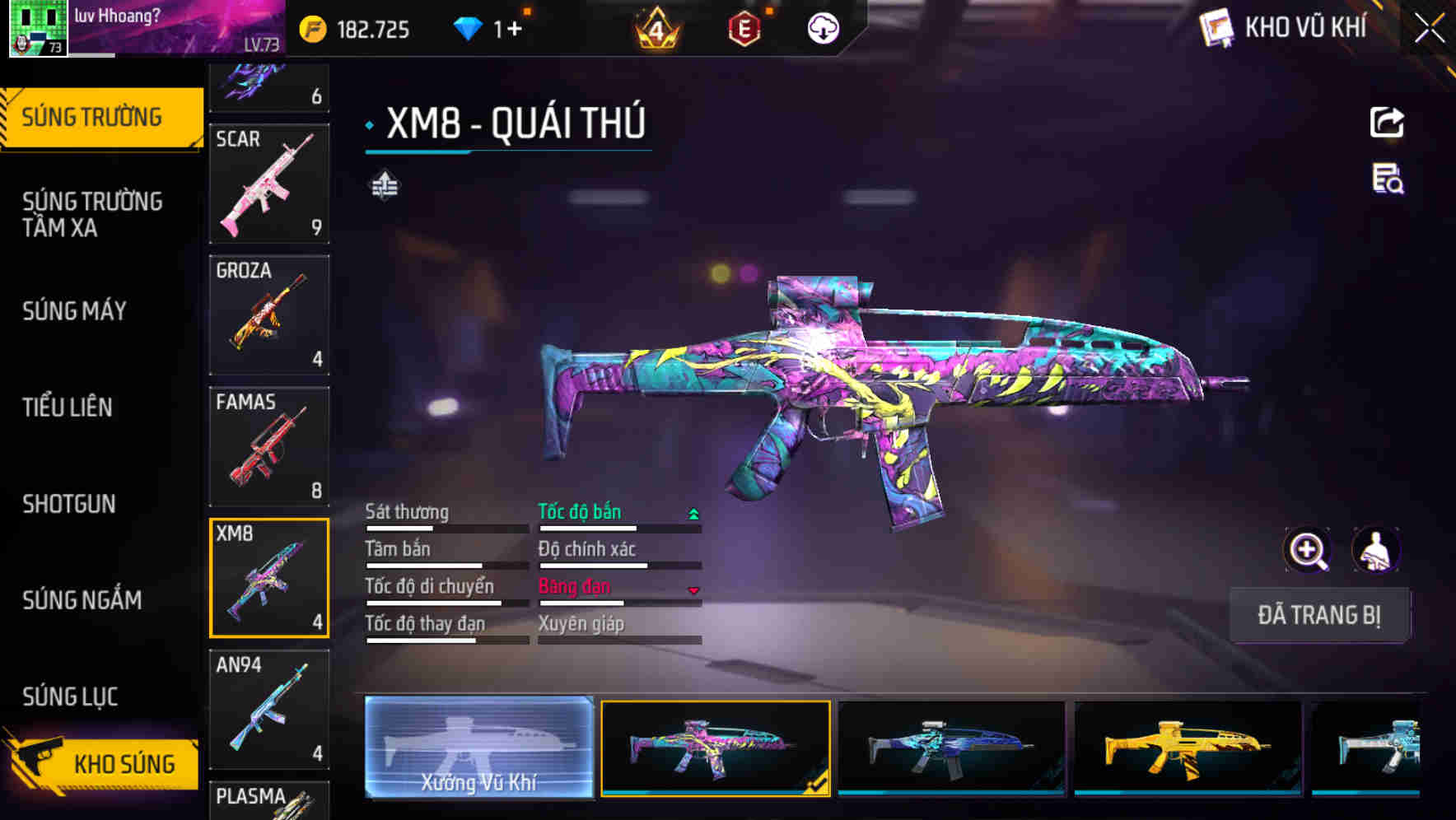The image size is (1456, 820).
Task: Select the GROZA weapon tile
Action: coord(269,314)
